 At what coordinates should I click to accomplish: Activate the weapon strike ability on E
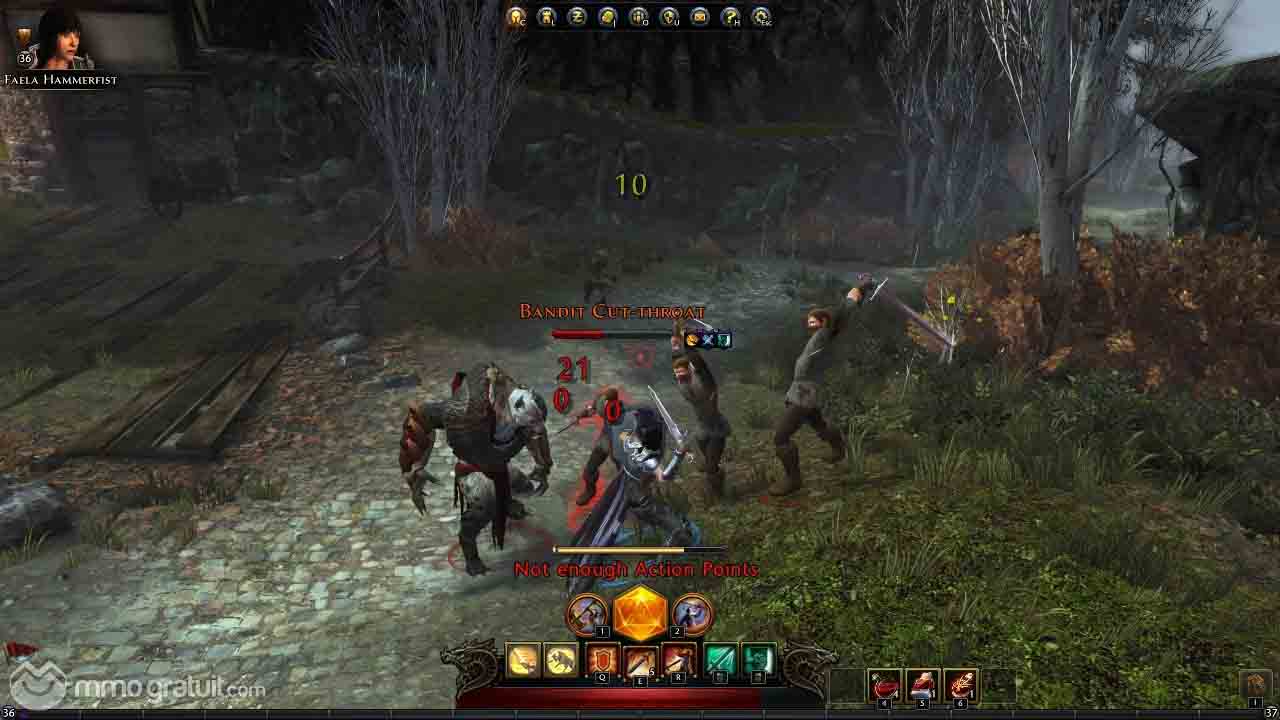click(641, 661)
